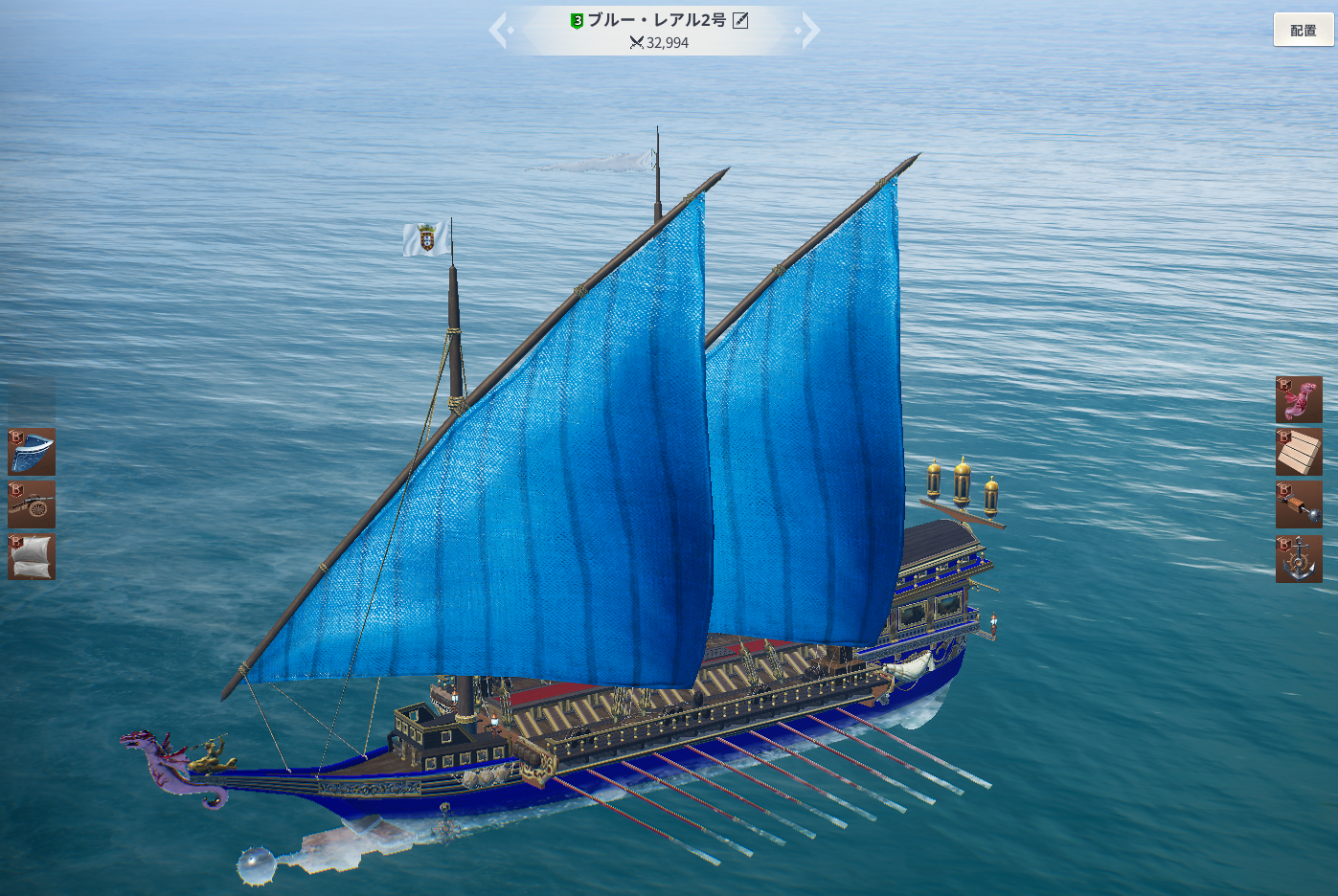Screen dimensions: 1338x896
Task: Select the wheeled cannon equipment slot
Action: 32,504
